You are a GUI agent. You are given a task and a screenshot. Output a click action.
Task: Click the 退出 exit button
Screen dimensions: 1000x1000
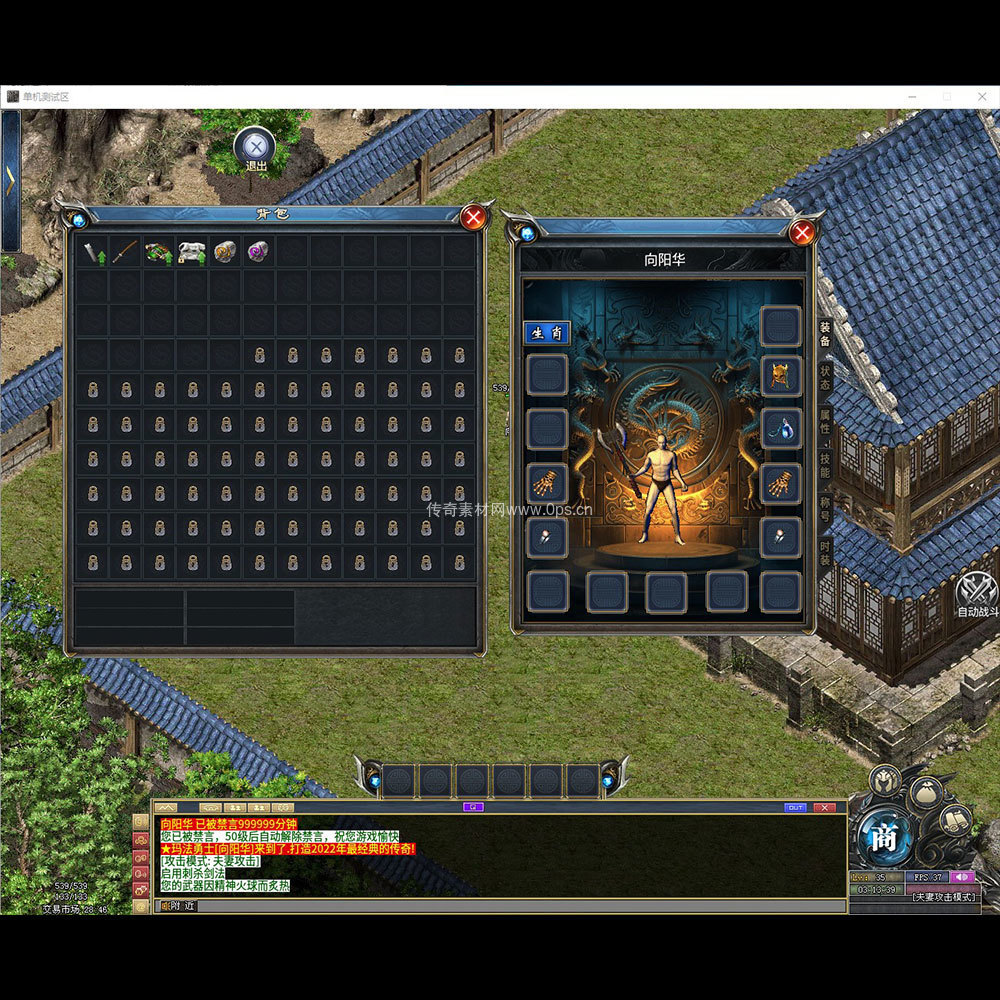pos(255,148)
